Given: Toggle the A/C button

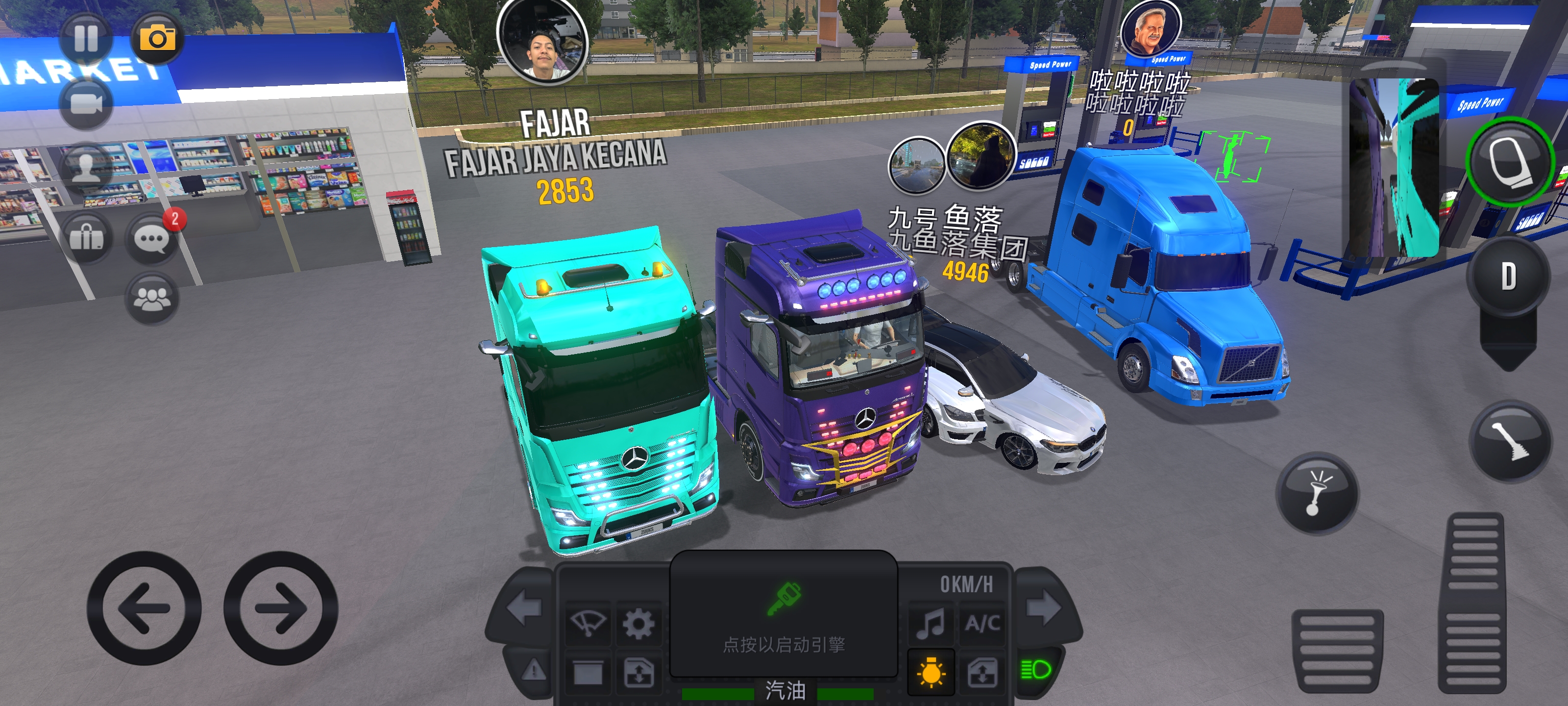Looking at the screenshot, I should point(982,624).
